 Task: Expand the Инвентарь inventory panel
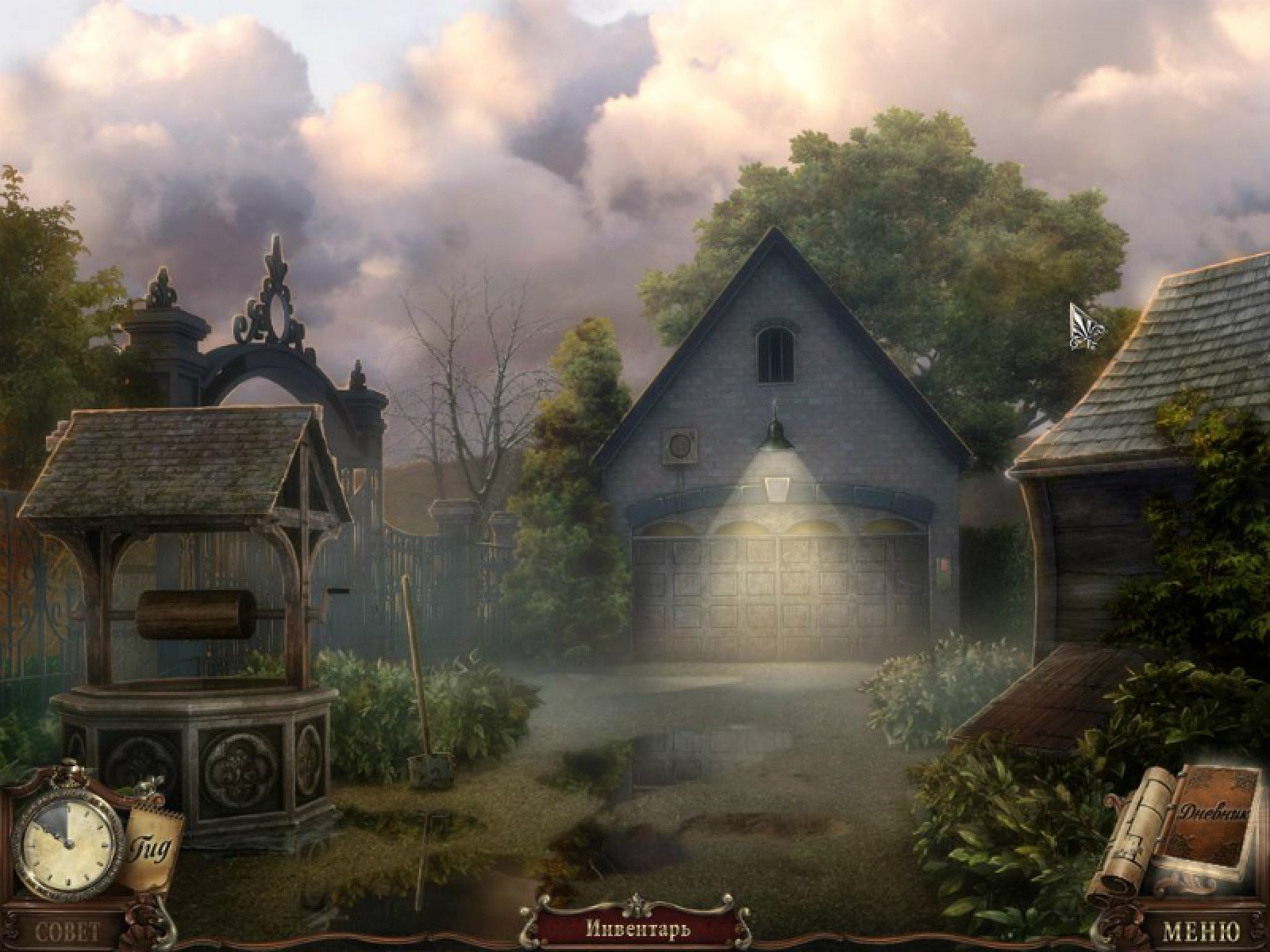click(637, 927)
